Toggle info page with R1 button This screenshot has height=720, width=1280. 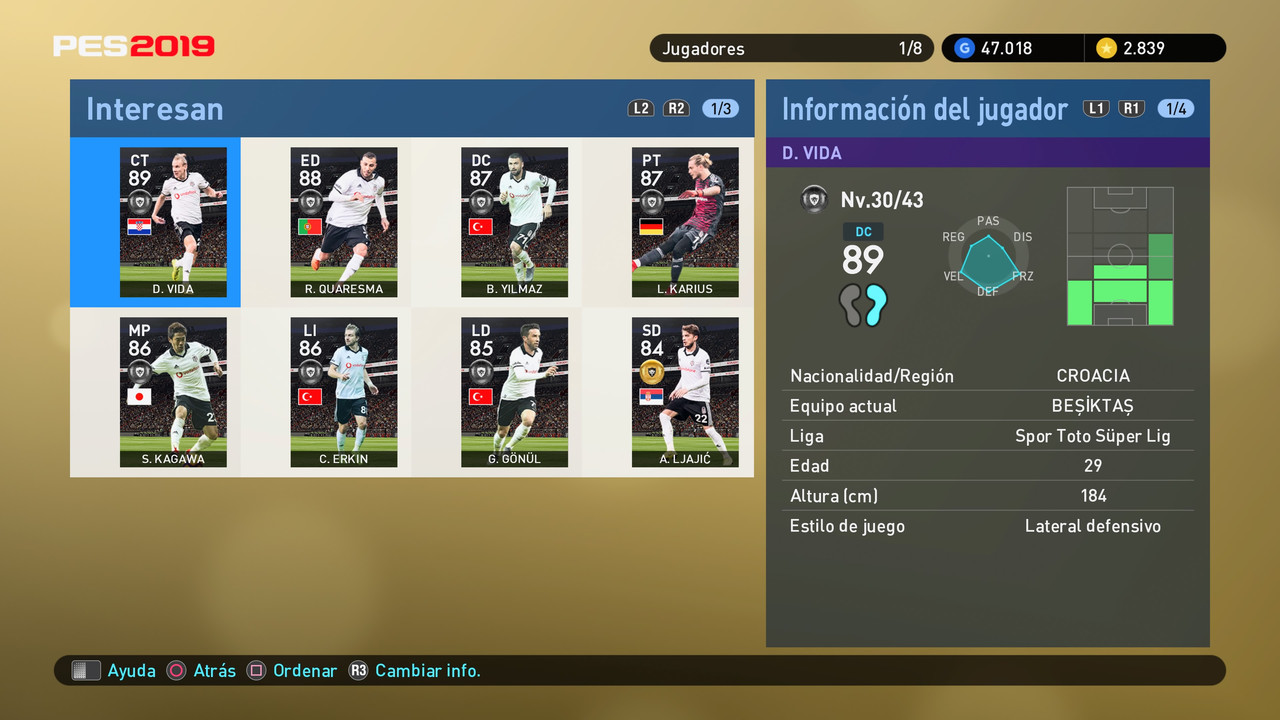tap(1131, 108)
